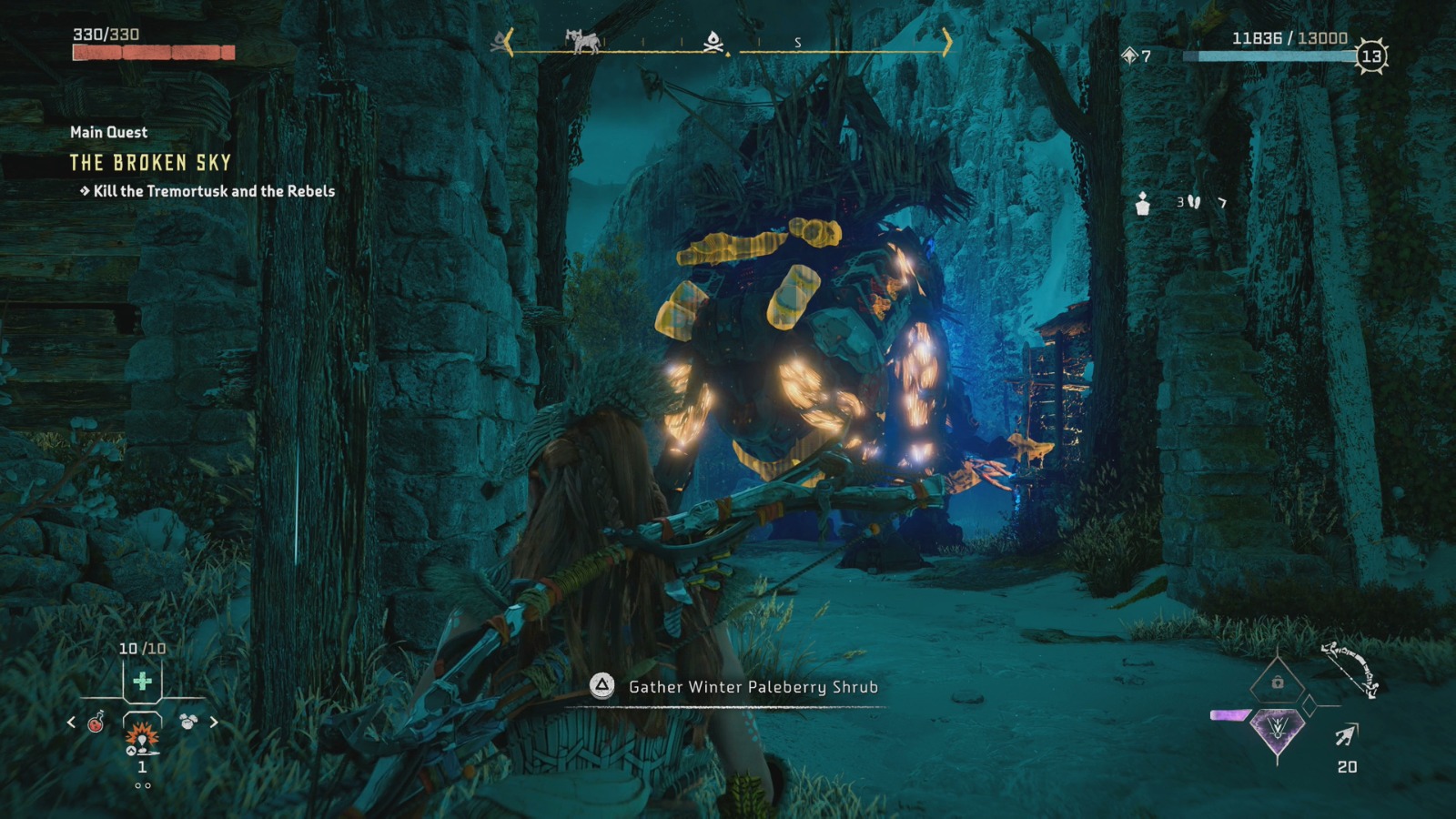Choose the red health potion icon
This screenshot has width=1456, height=819.
pos(96,723)
